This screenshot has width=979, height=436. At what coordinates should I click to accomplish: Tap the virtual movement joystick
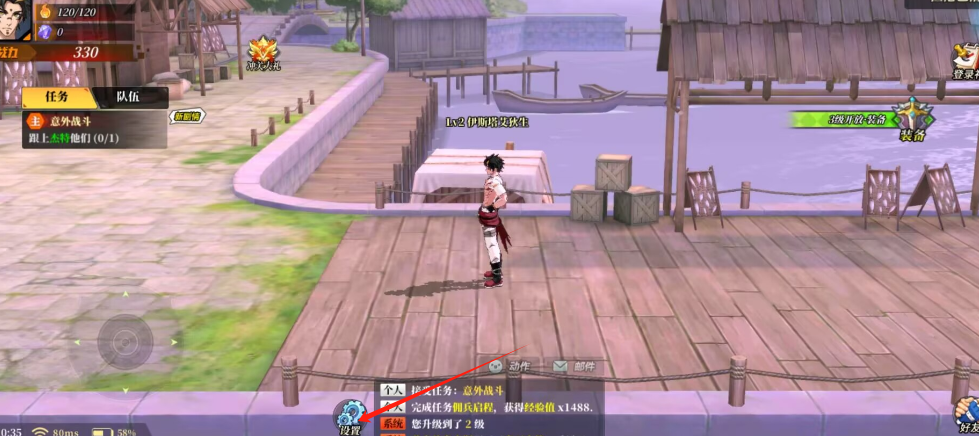125,342
